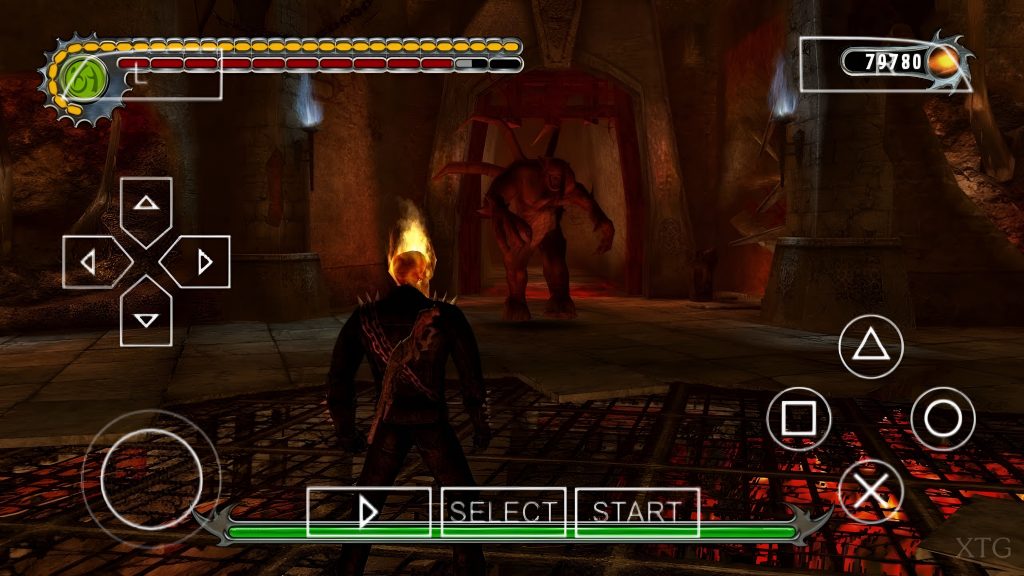This screenshot has height=576, width=1024.
Task: Tap the triangle touch button
Action: pyautogui.click(x=870, y=346)
